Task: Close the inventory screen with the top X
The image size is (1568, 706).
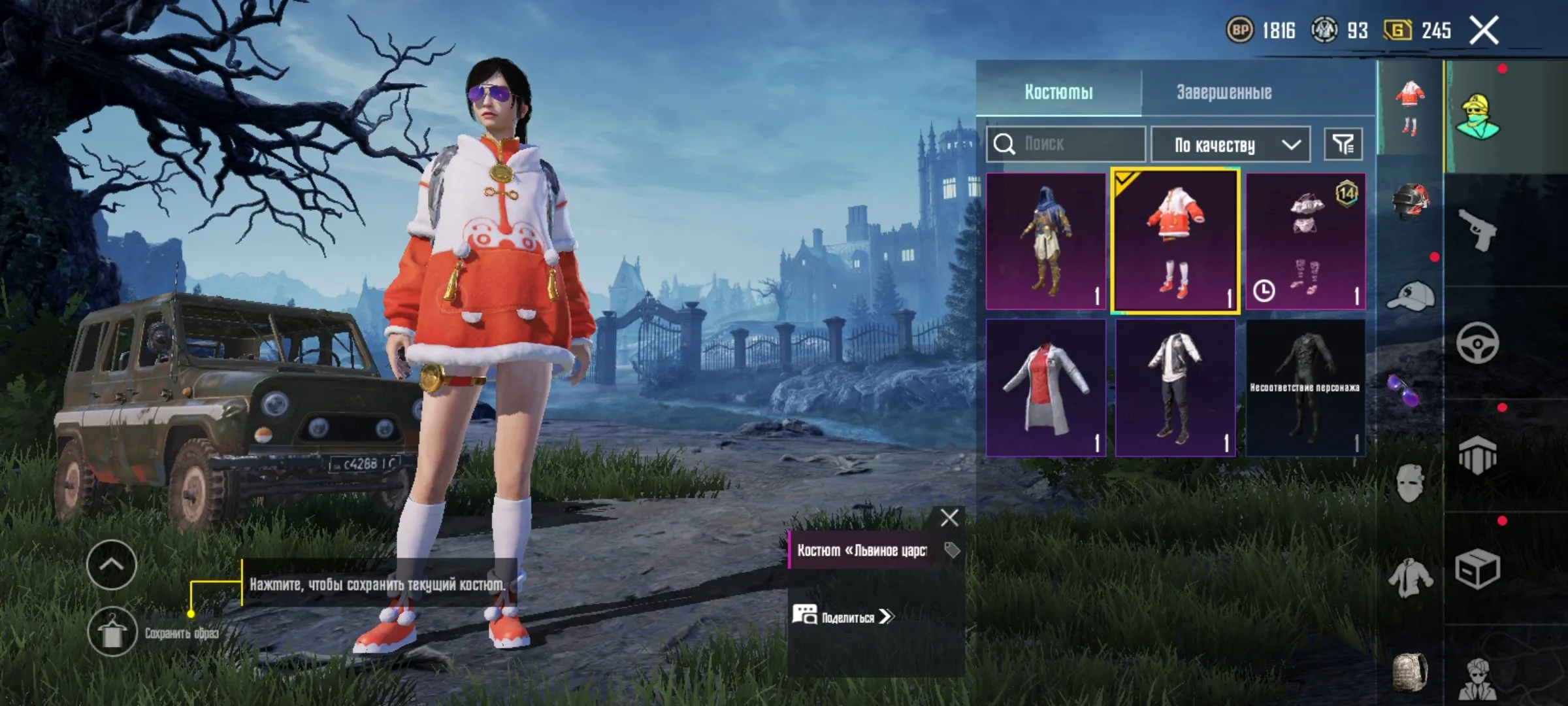Action: [x=1484, y=31]
